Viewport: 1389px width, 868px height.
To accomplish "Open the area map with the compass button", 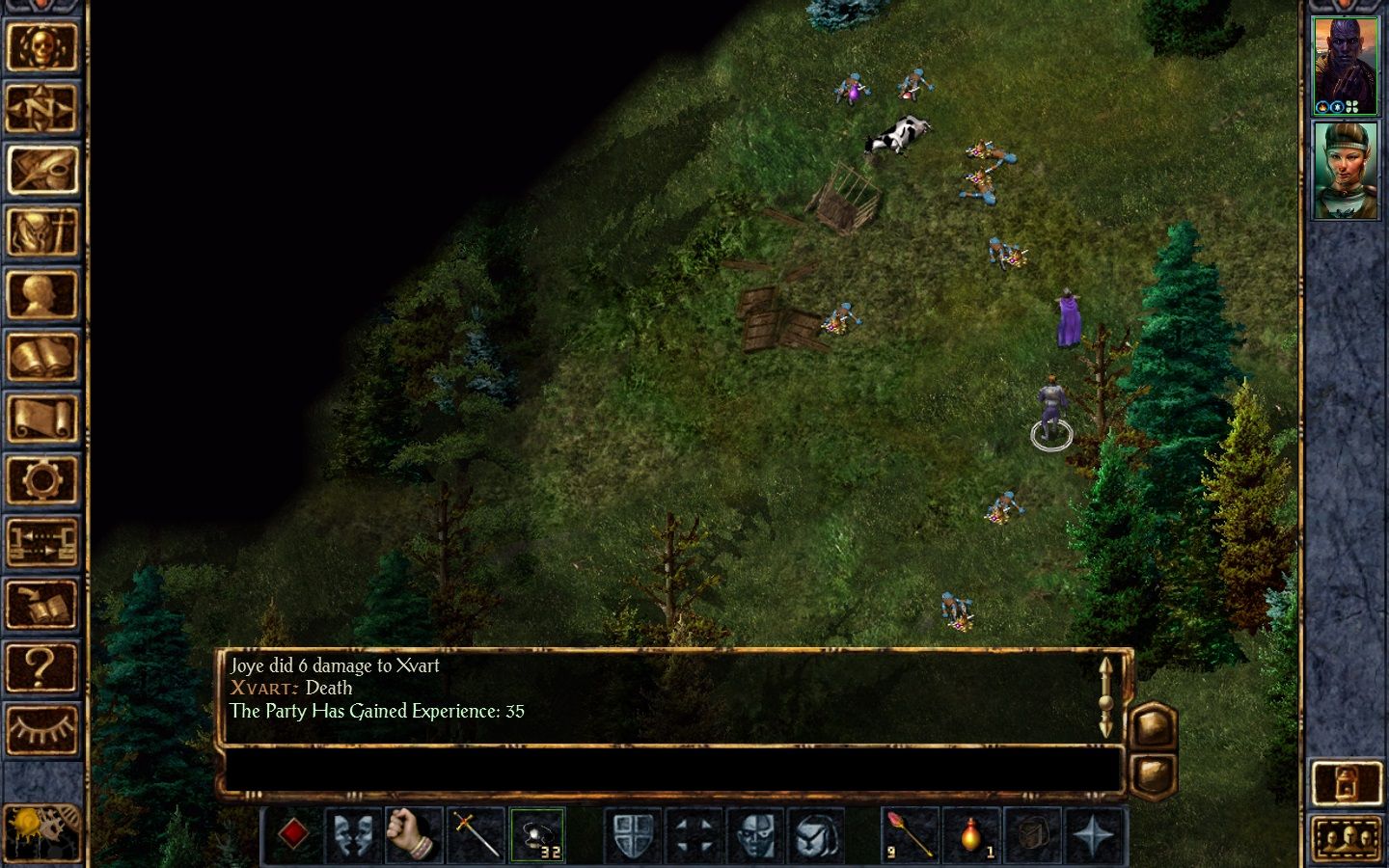I will point(41,108).
